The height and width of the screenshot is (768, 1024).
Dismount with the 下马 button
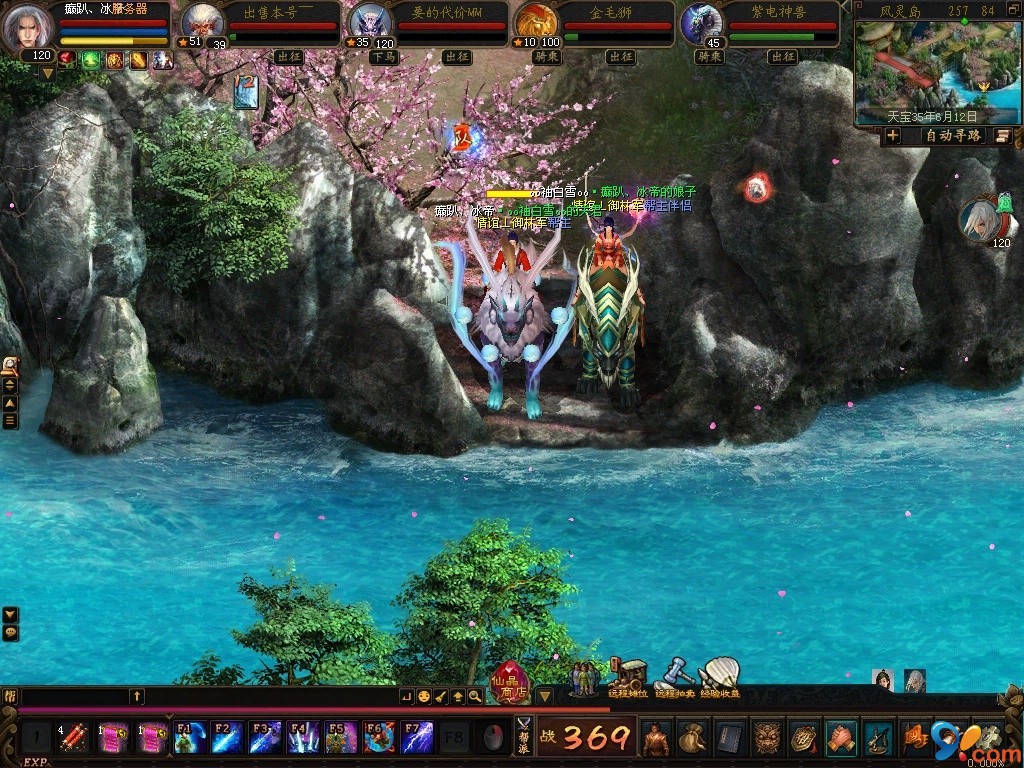[384, 57]
